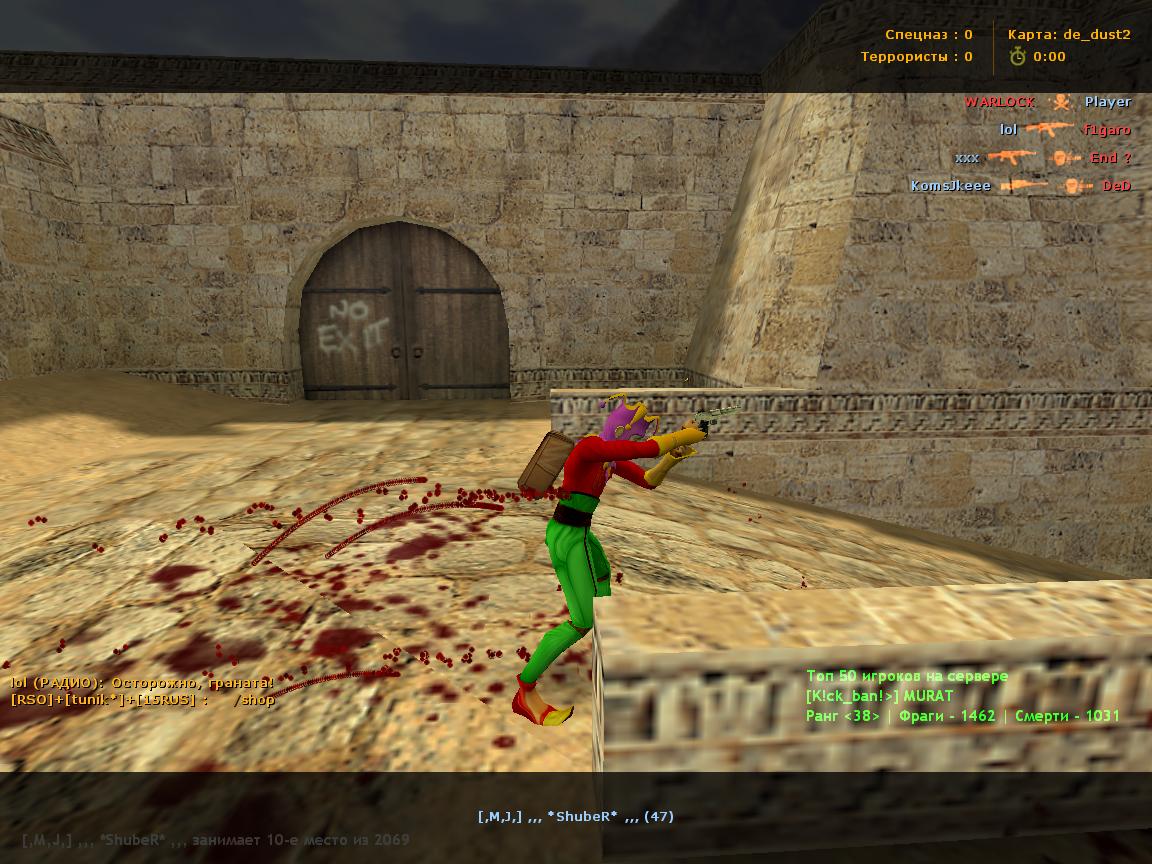
Task: Select the AK-47 icon between lol and fIgaro
Action: point(1049,129)
